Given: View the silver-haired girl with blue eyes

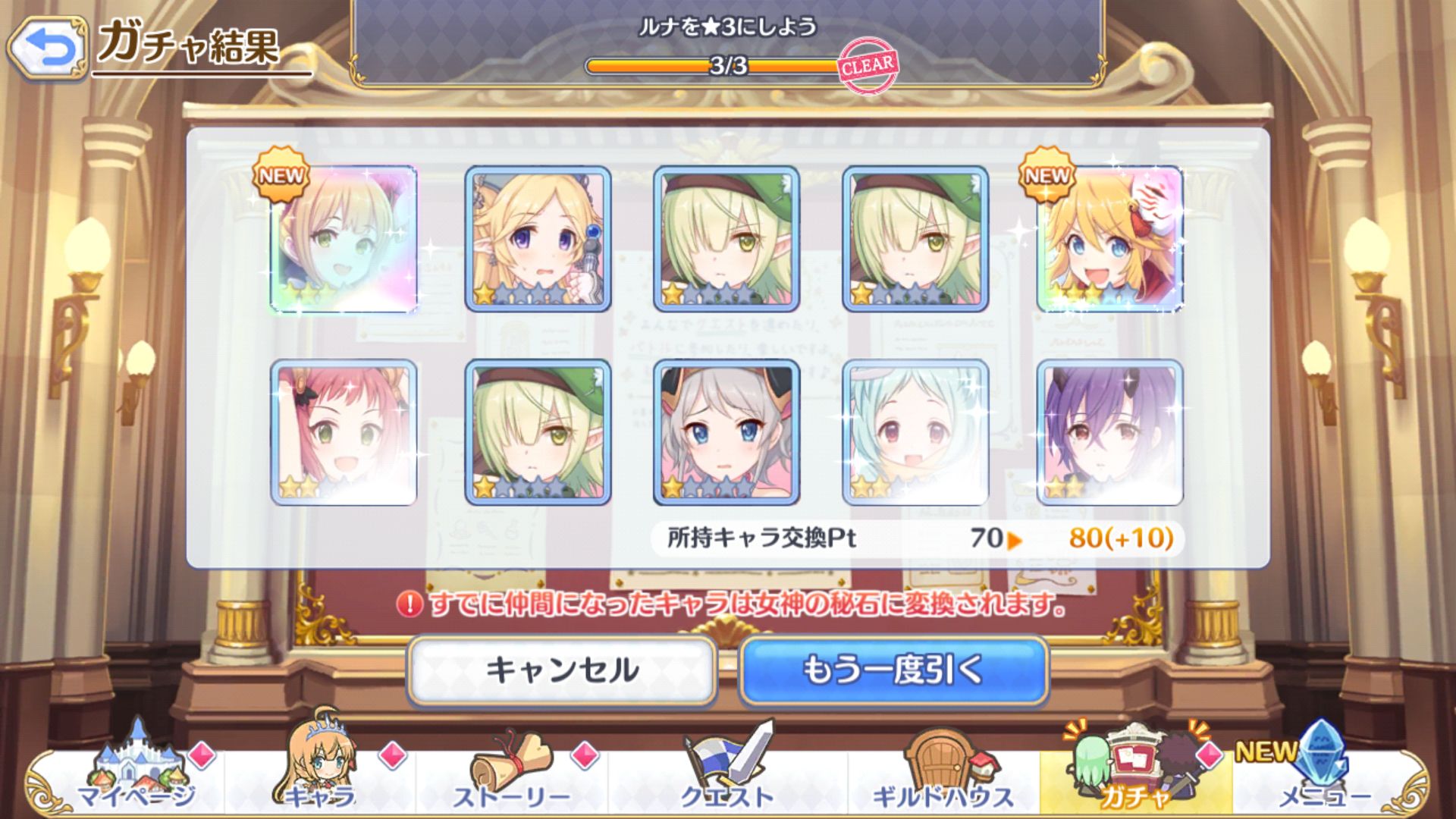Looking at the screenshot, I should tap(726, 432).
